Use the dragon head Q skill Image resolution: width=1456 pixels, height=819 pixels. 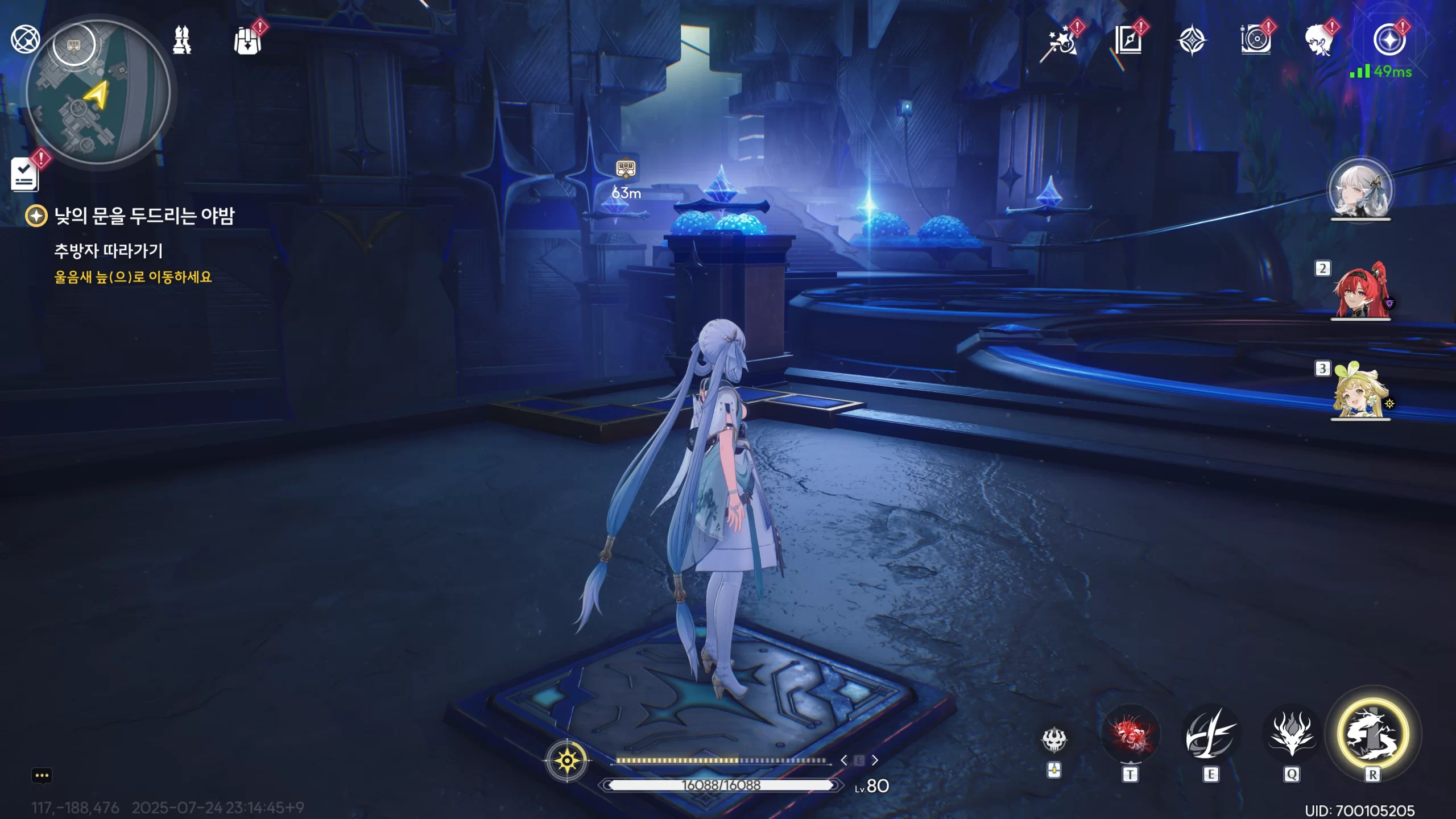click(1292, 735)
